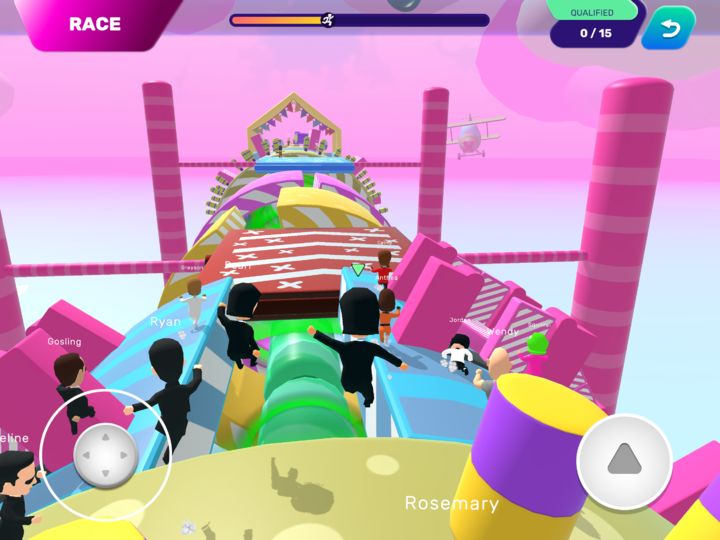
Task: Tap the virtual joystick pad
Action: click(x=105, y=456)
